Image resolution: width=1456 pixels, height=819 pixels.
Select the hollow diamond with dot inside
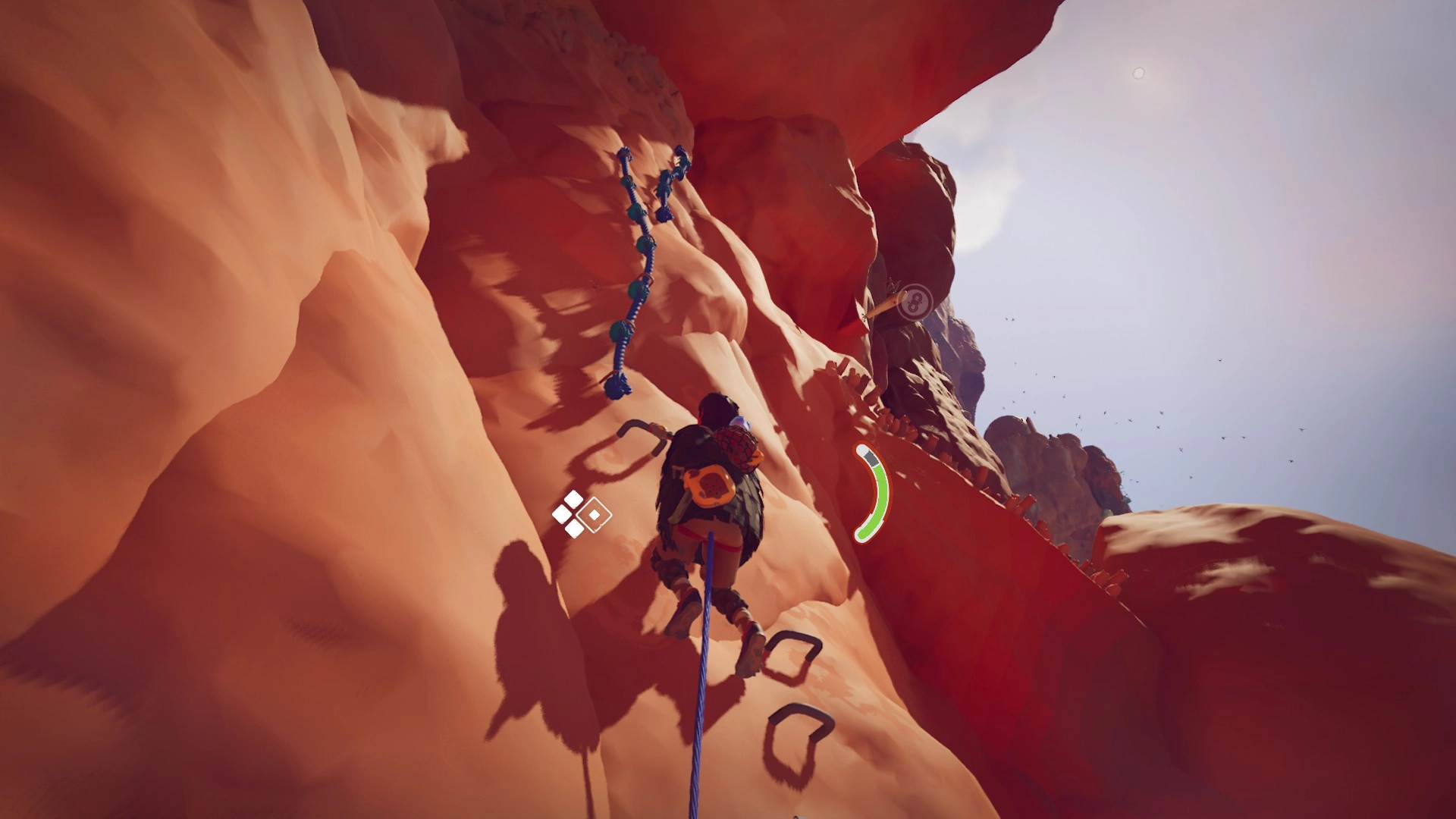[594, 515]
